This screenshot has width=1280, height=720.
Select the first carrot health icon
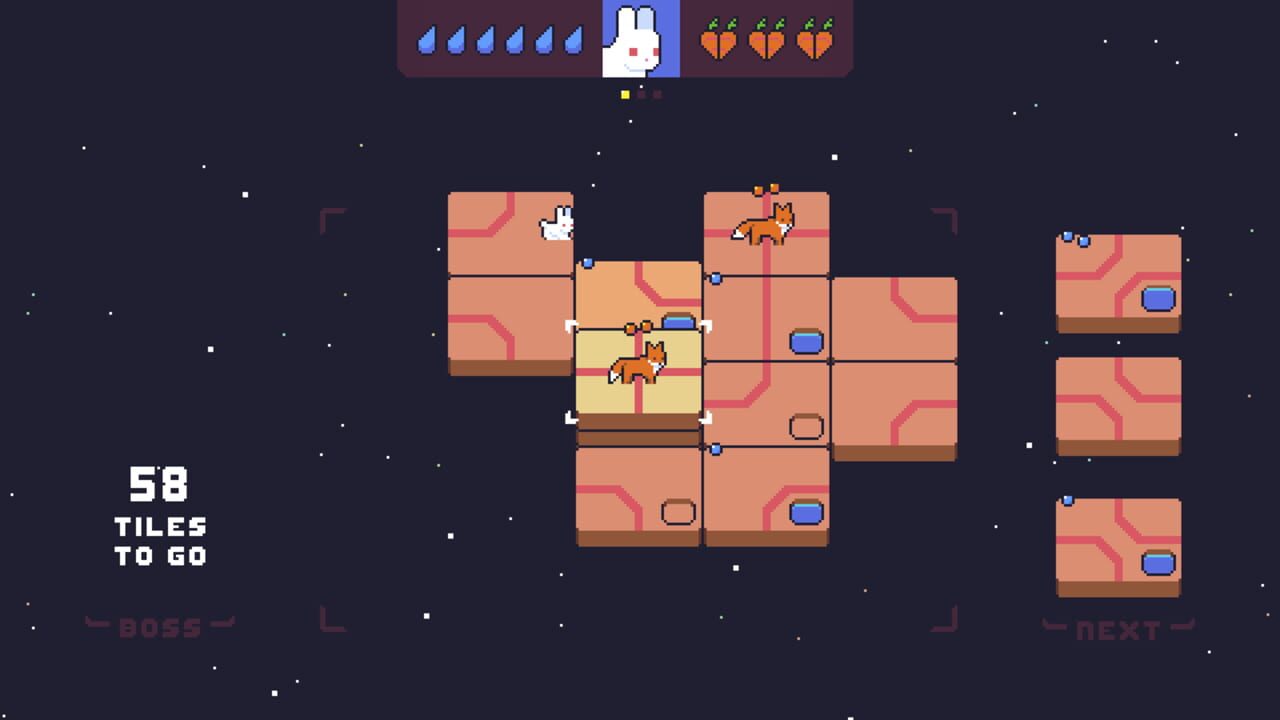716,40
